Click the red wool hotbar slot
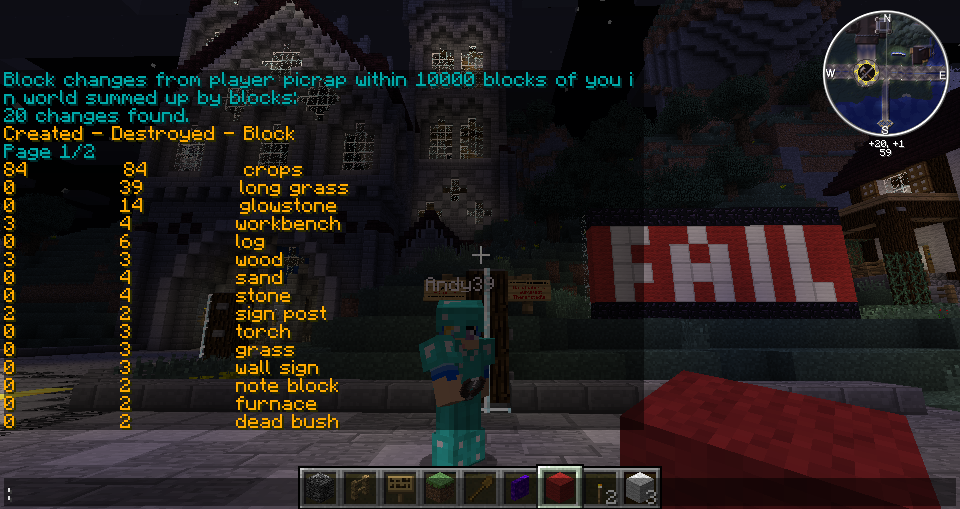The height and width of the screenshot is (509, 960). [559, 488]
